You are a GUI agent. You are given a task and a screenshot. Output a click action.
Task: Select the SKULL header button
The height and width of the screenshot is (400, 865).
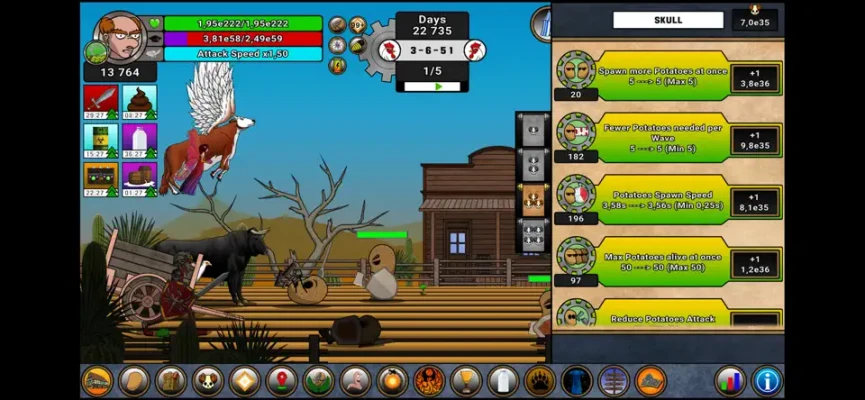[667, 20]
